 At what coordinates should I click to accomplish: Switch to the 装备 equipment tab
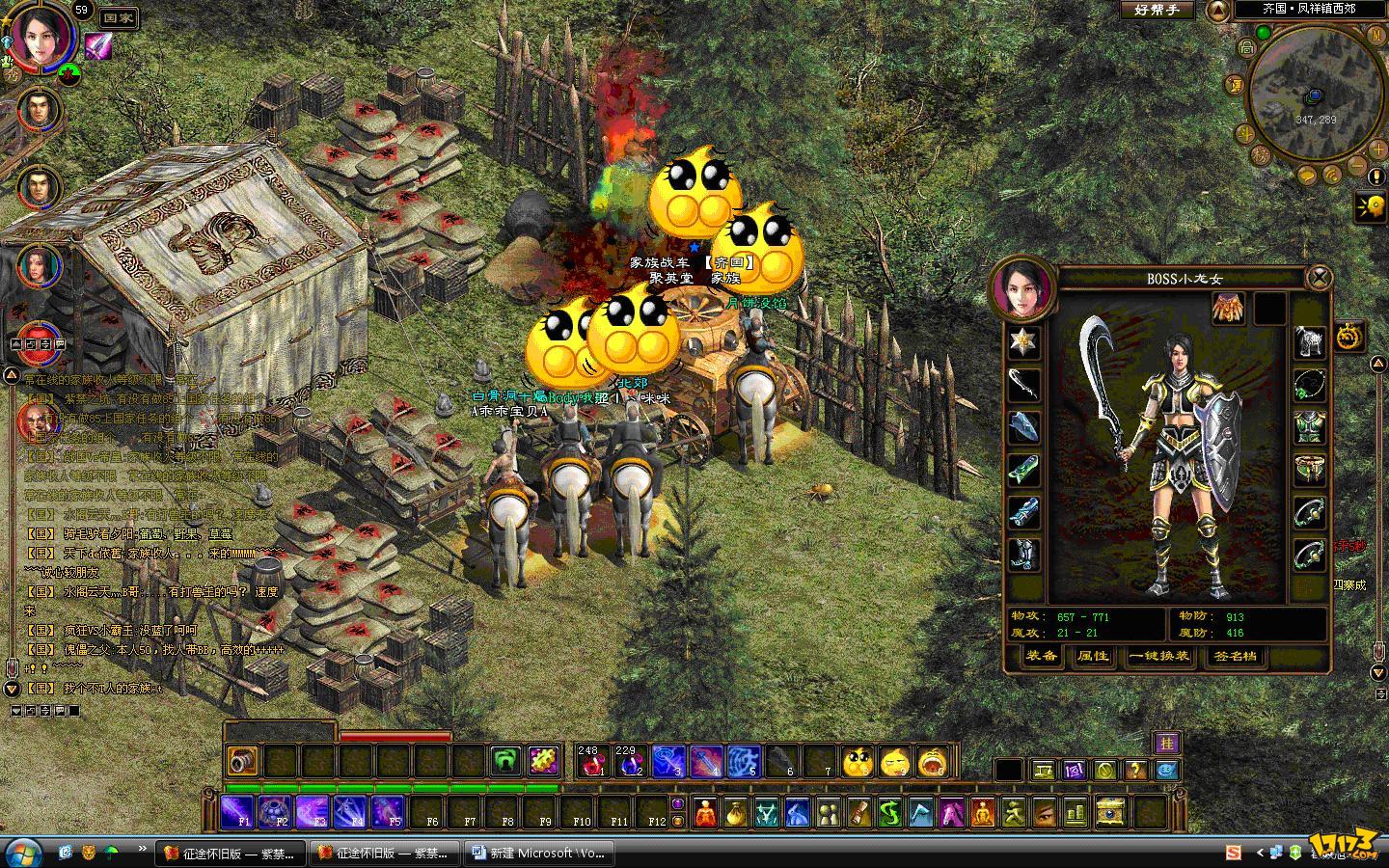(1041, 656)
